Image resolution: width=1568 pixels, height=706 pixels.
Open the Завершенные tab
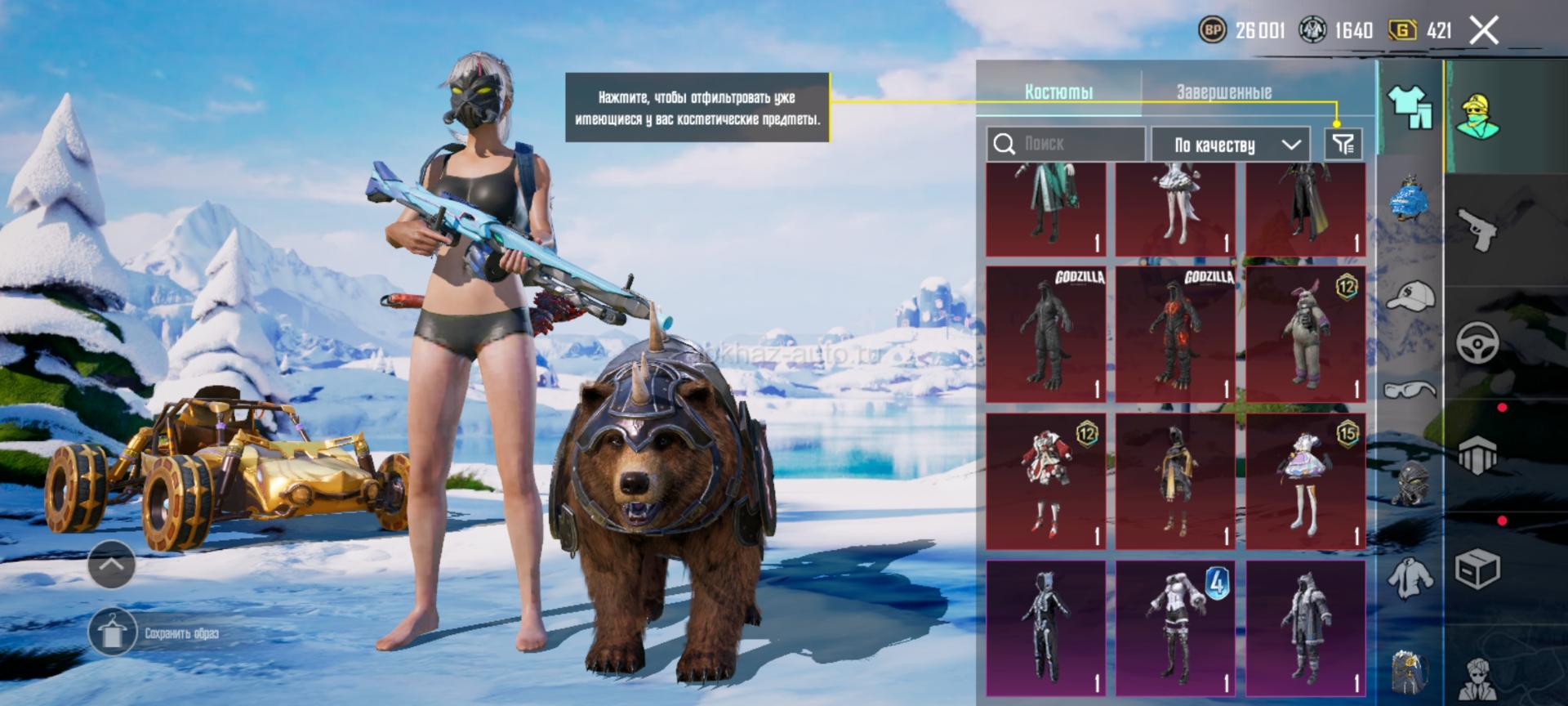tap(1223, 92)
